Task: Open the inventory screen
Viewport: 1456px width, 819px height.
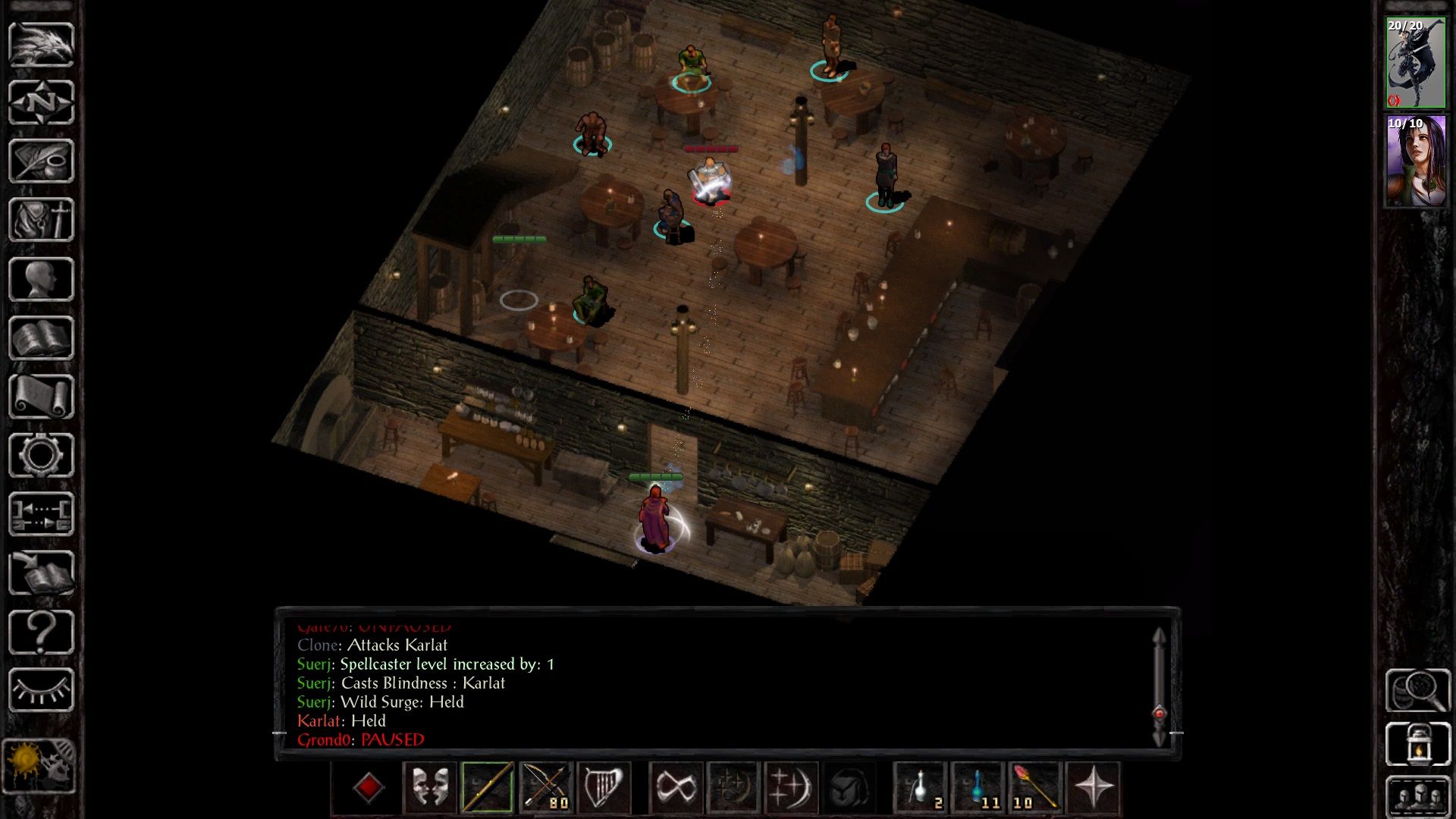Action: (x=41, y=219)
